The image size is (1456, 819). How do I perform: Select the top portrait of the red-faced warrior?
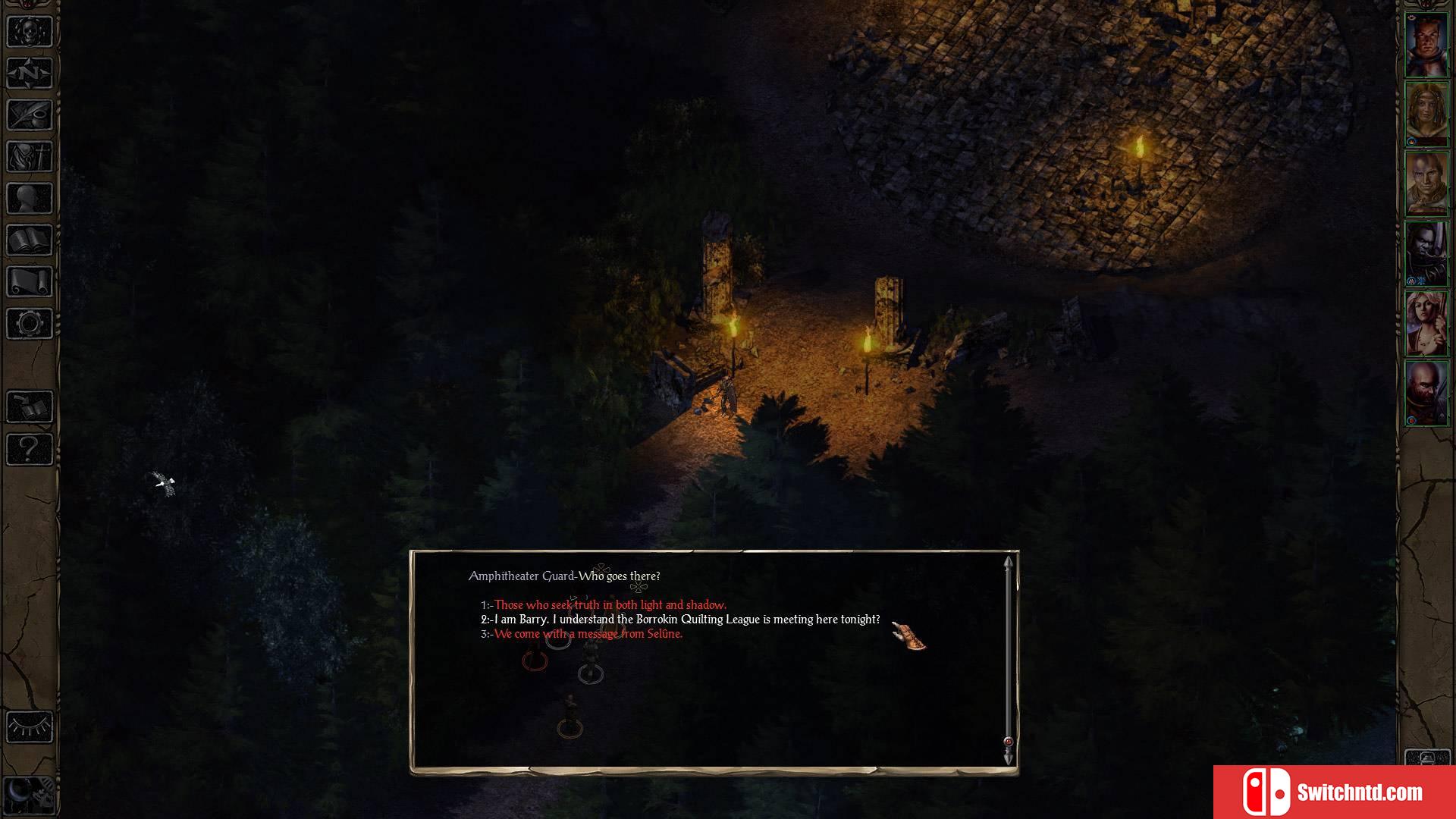[x=1426, y=45]
